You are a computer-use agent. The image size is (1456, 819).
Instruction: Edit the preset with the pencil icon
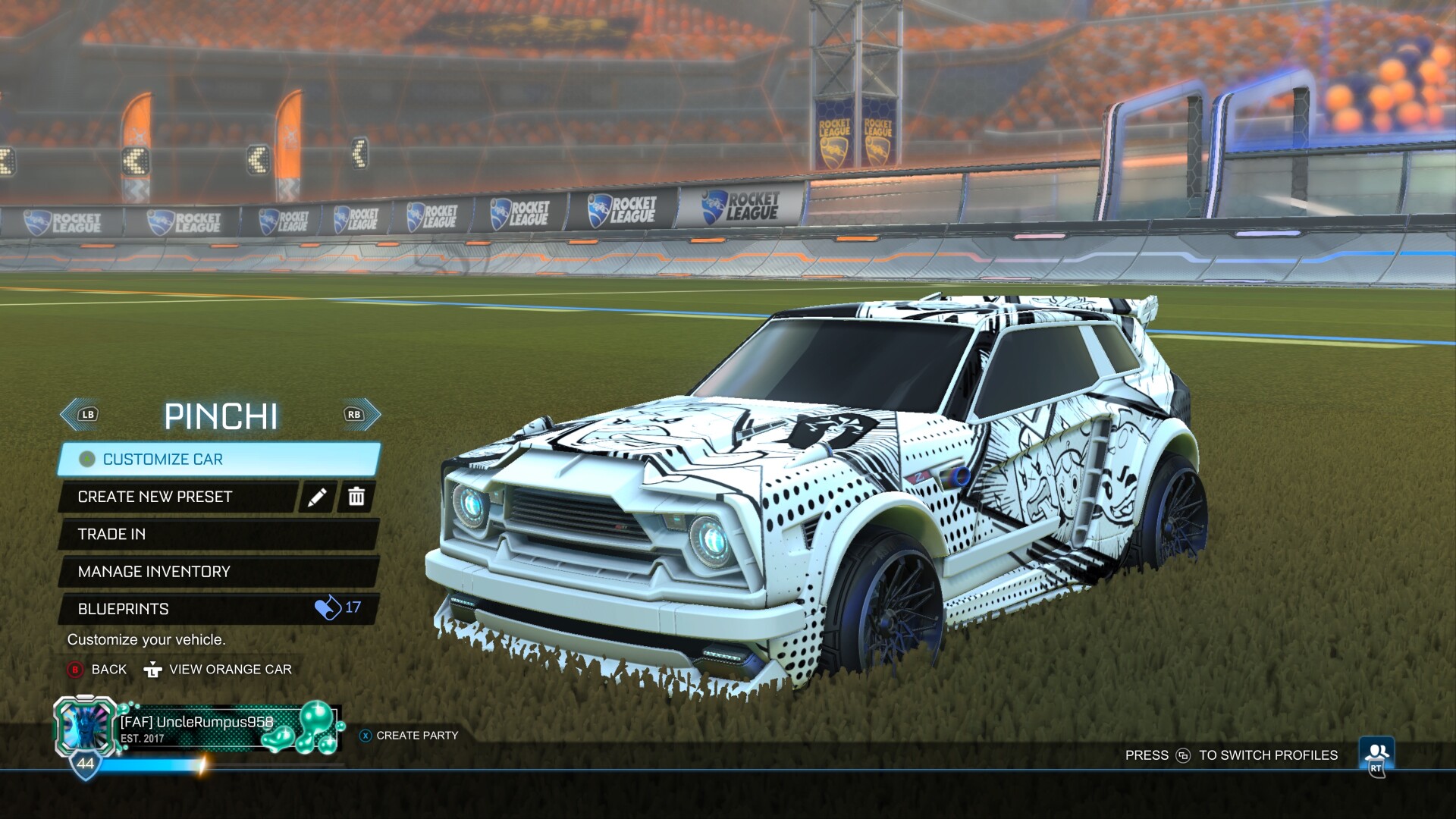[317, 497]
